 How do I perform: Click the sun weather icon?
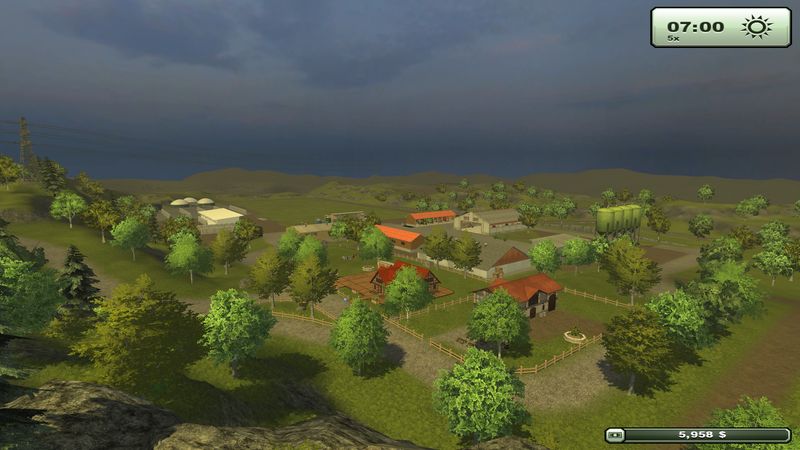click(755, 27)
